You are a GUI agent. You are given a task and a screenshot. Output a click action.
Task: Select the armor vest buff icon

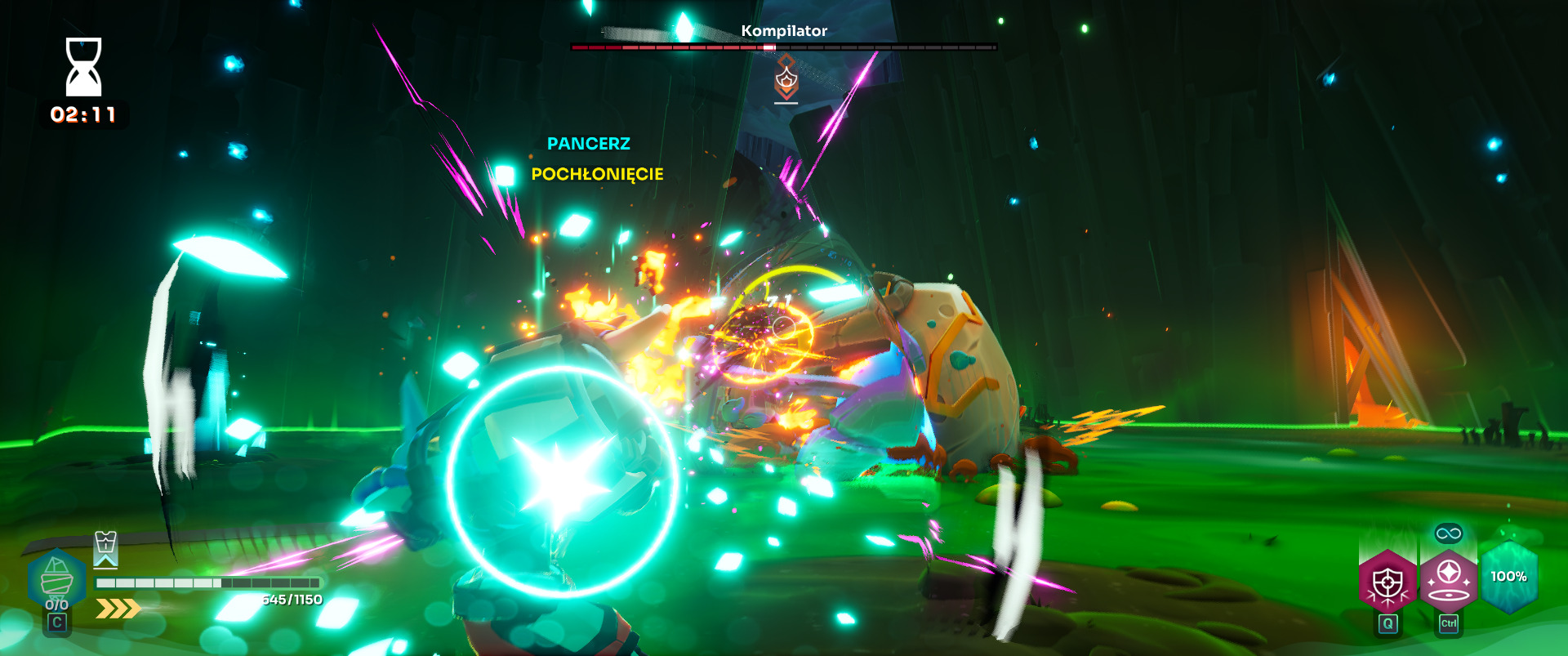[106, 547]
